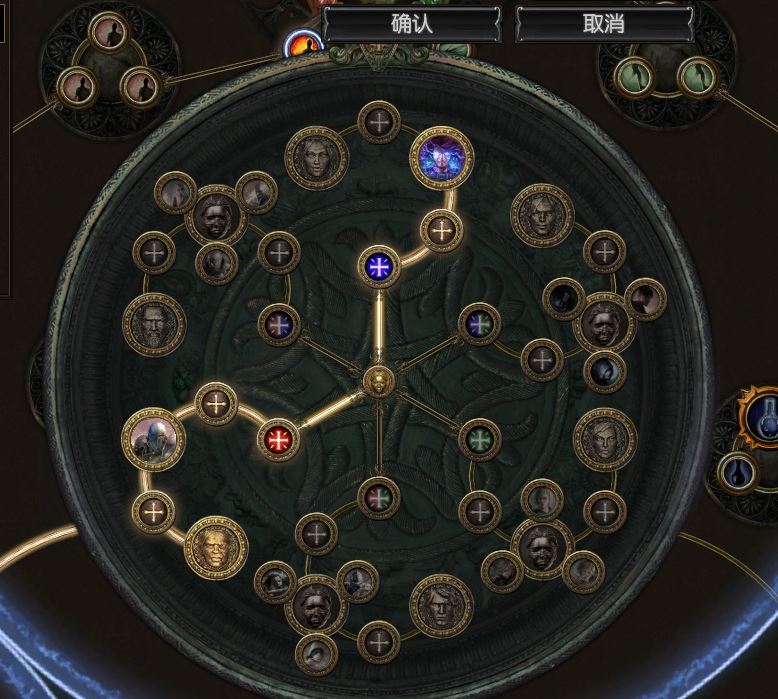Viewport: 778px width, 699px height.
Task: Pick the grinning golden mask notable
Action: pyautogui.click(x=215, y=546)
